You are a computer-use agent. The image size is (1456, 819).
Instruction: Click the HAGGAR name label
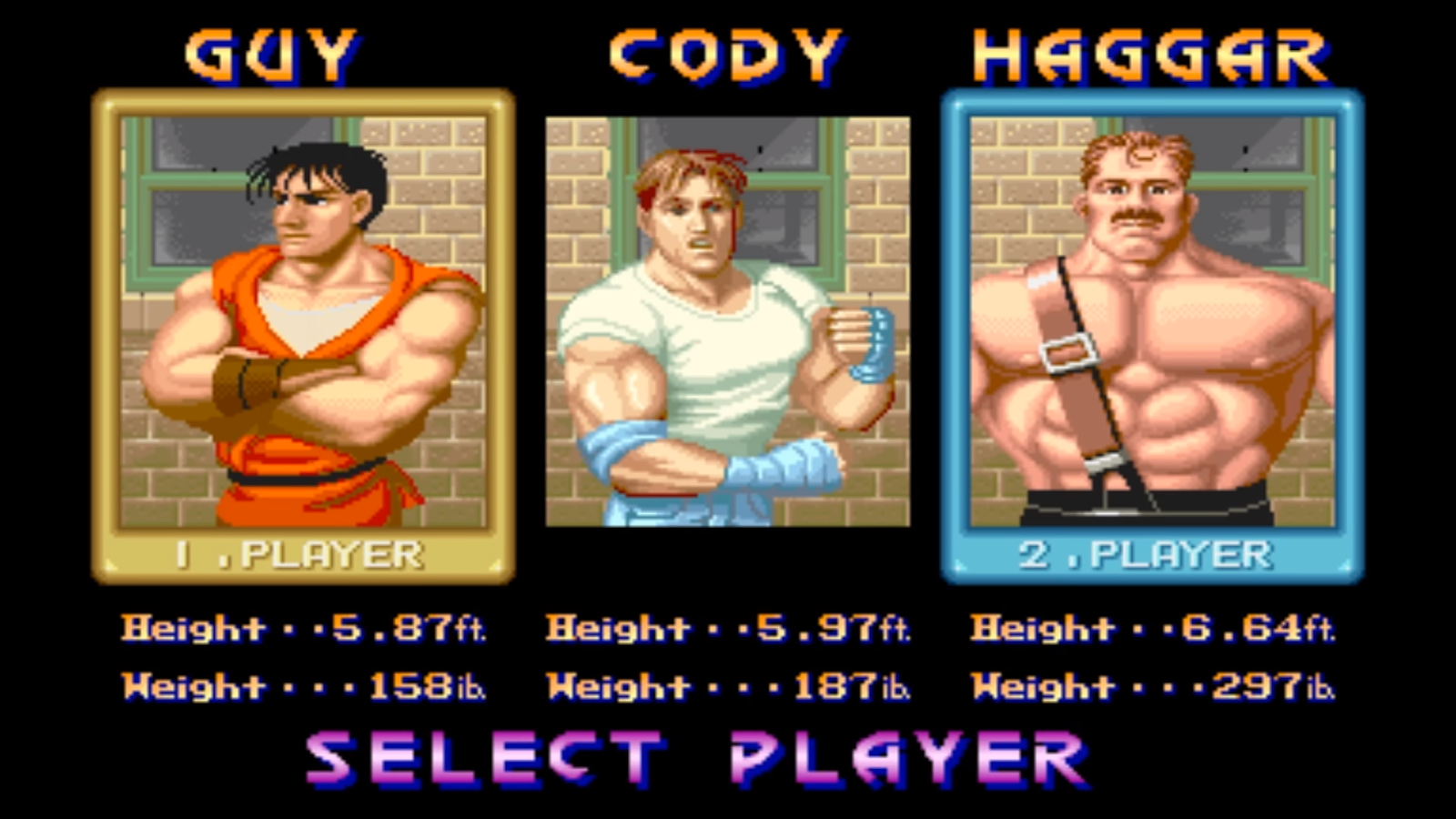point(1151,55)
